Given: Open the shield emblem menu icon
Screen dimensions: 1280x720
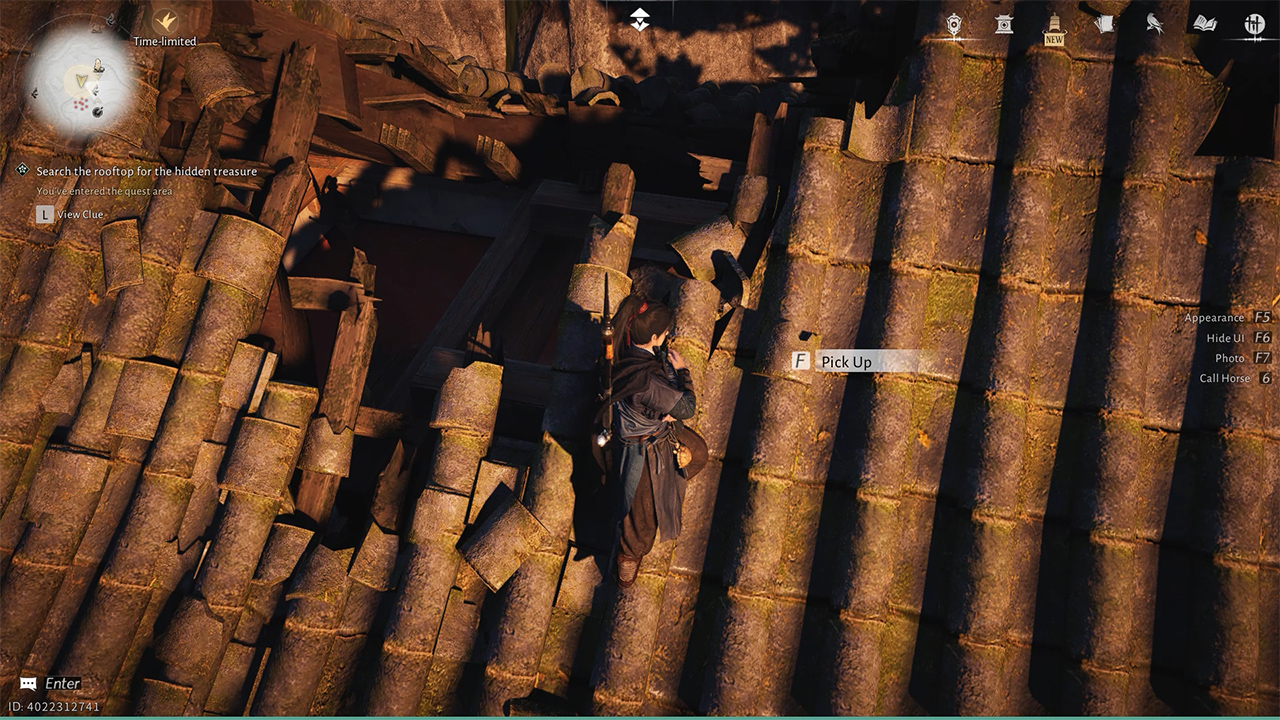Looking at the screenshot, I should click(954, 24).
